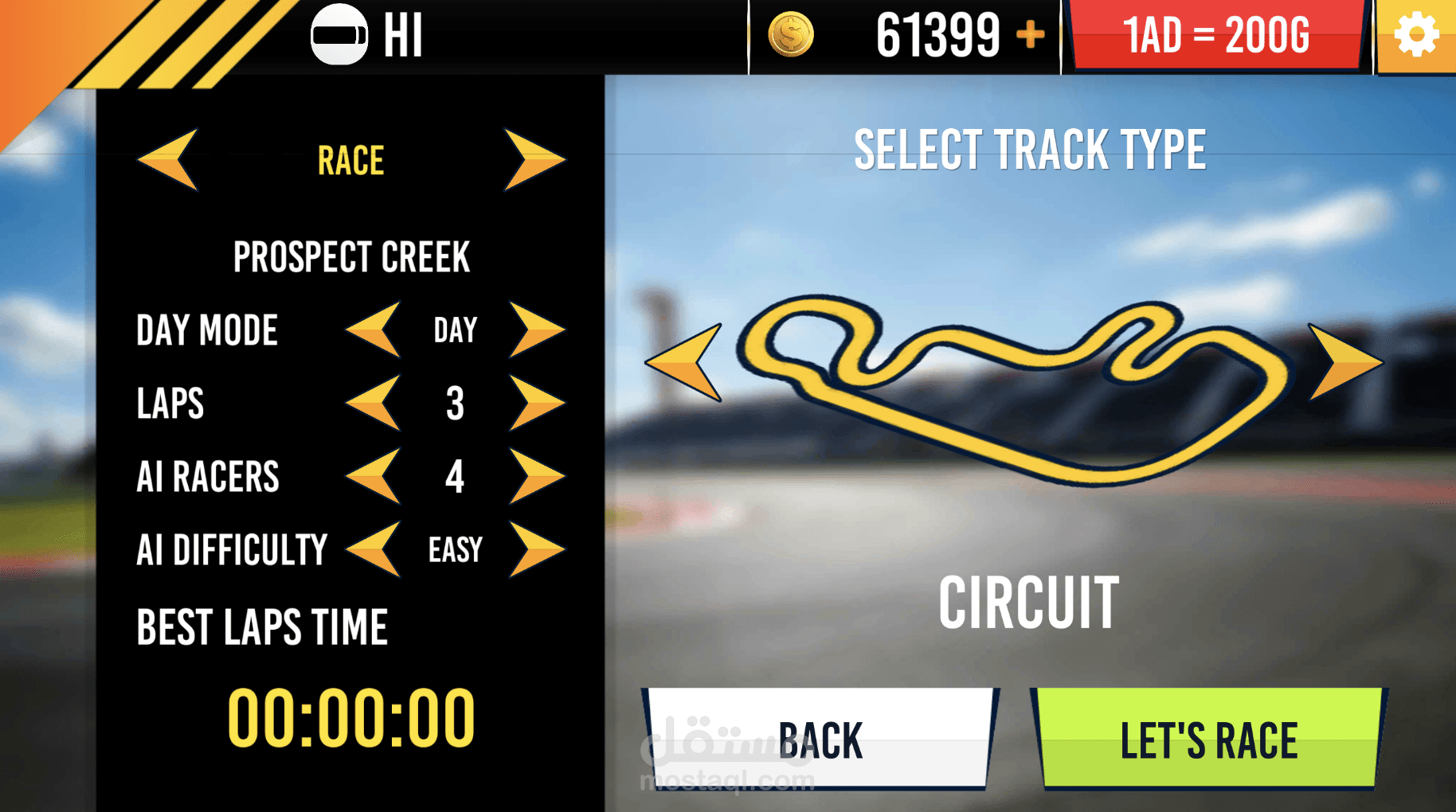Viewport: 1456px width, 812px height.
Task: Show the next track type
Action: pos(1344,362)
